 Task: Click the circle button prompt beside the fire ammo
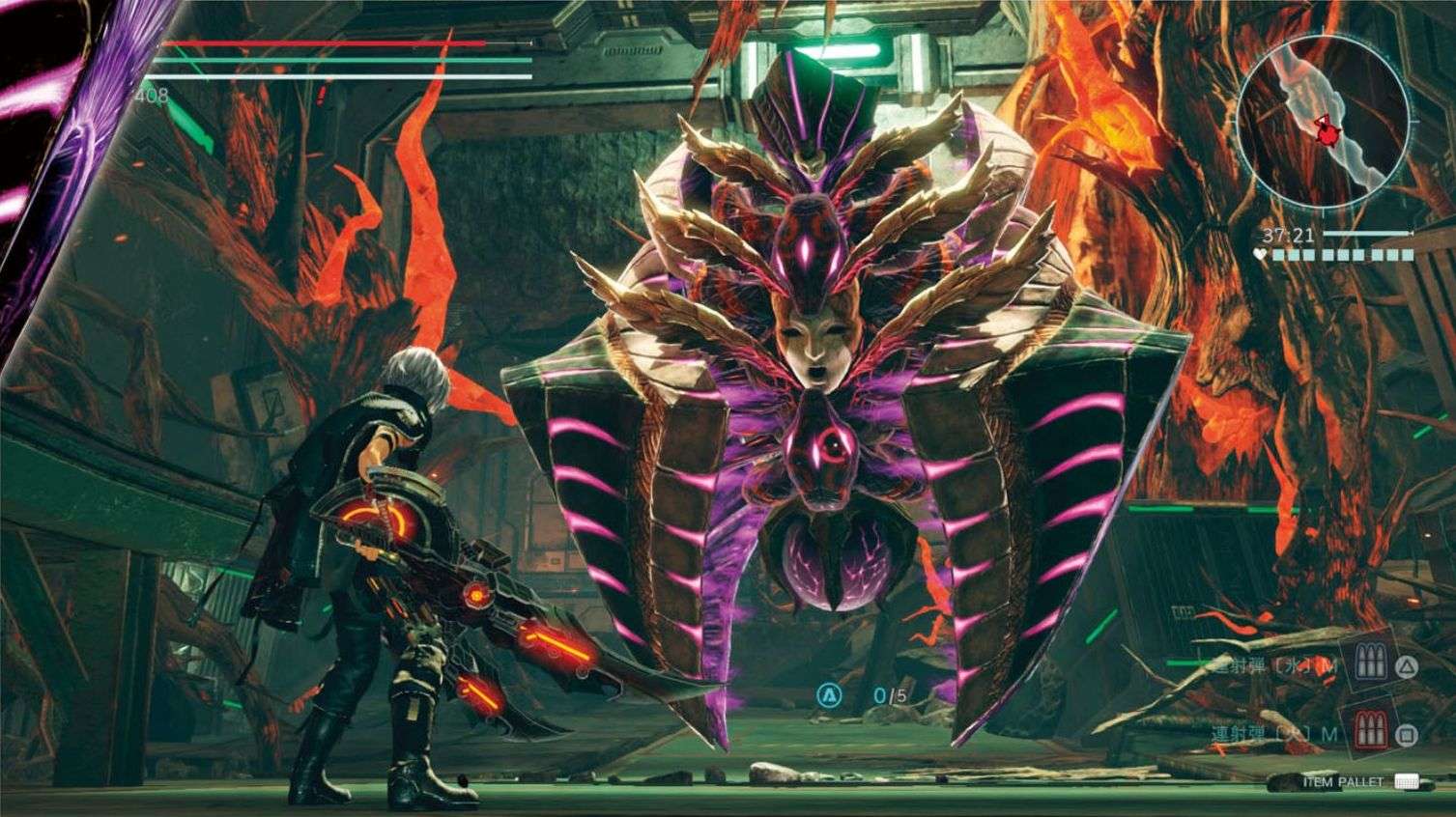click(x=1407, y=734)
